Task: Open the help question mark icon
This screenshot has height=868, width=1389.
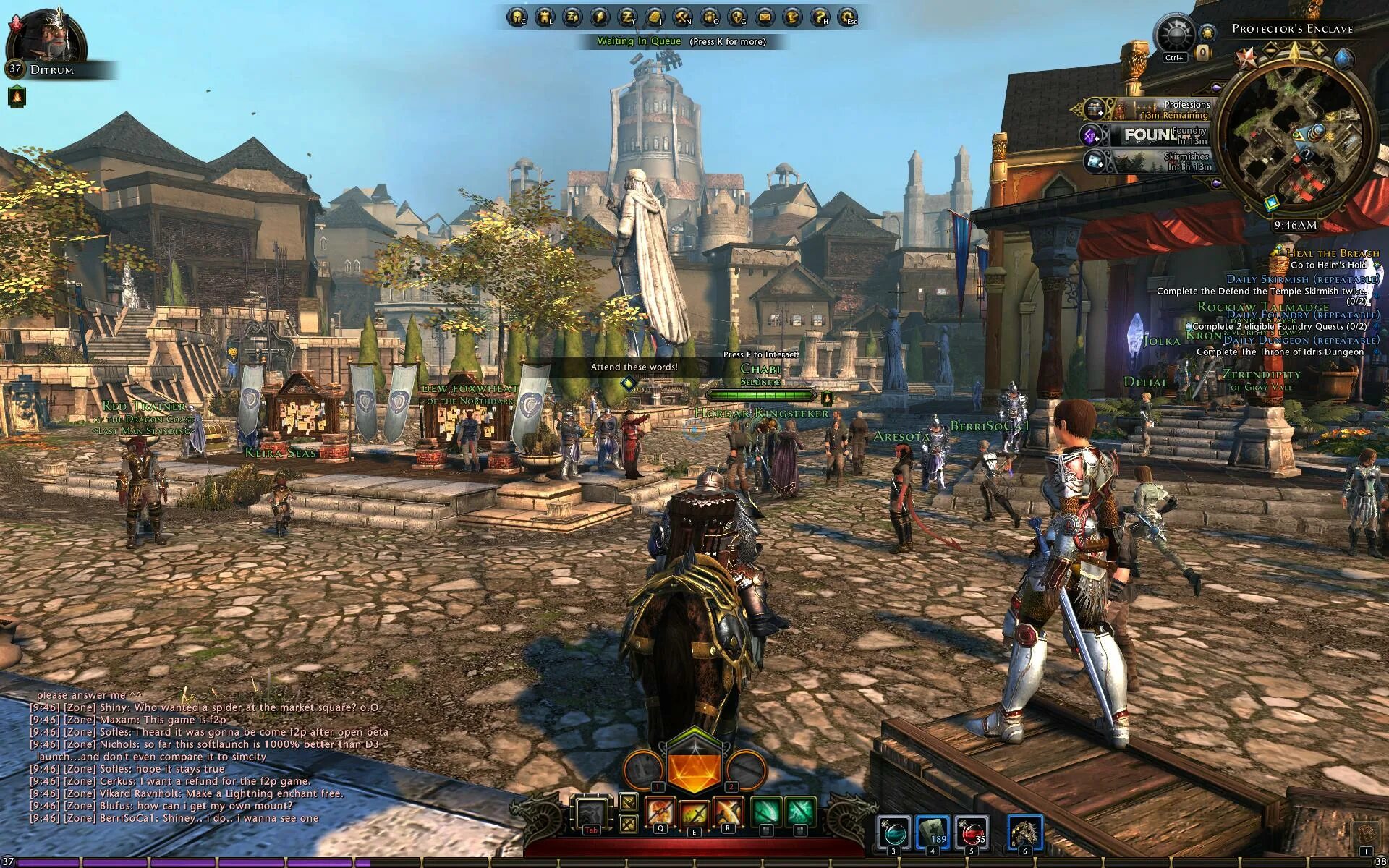Action: [820, 17]
